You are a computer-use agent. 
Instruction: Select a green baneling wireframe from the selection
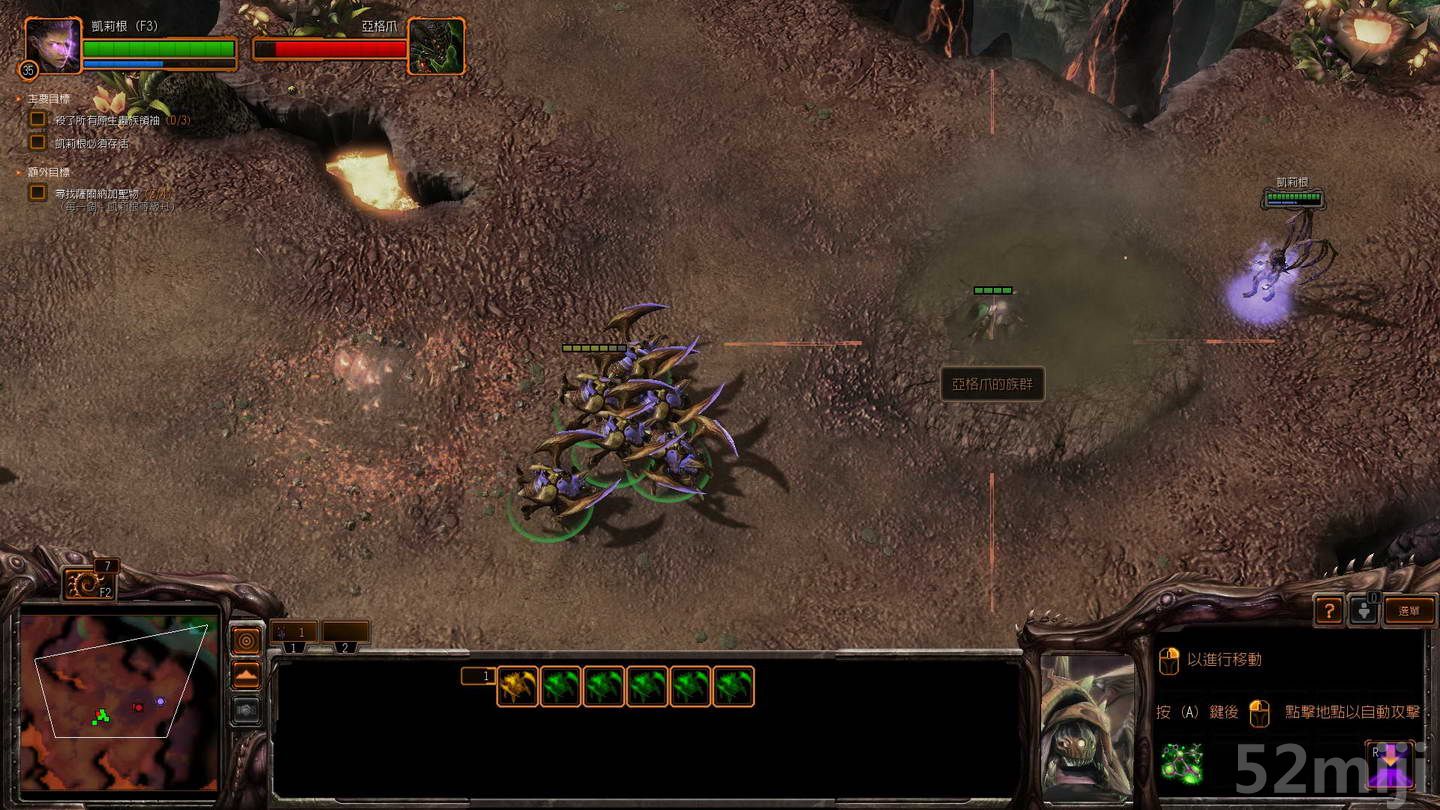[561, 685]
